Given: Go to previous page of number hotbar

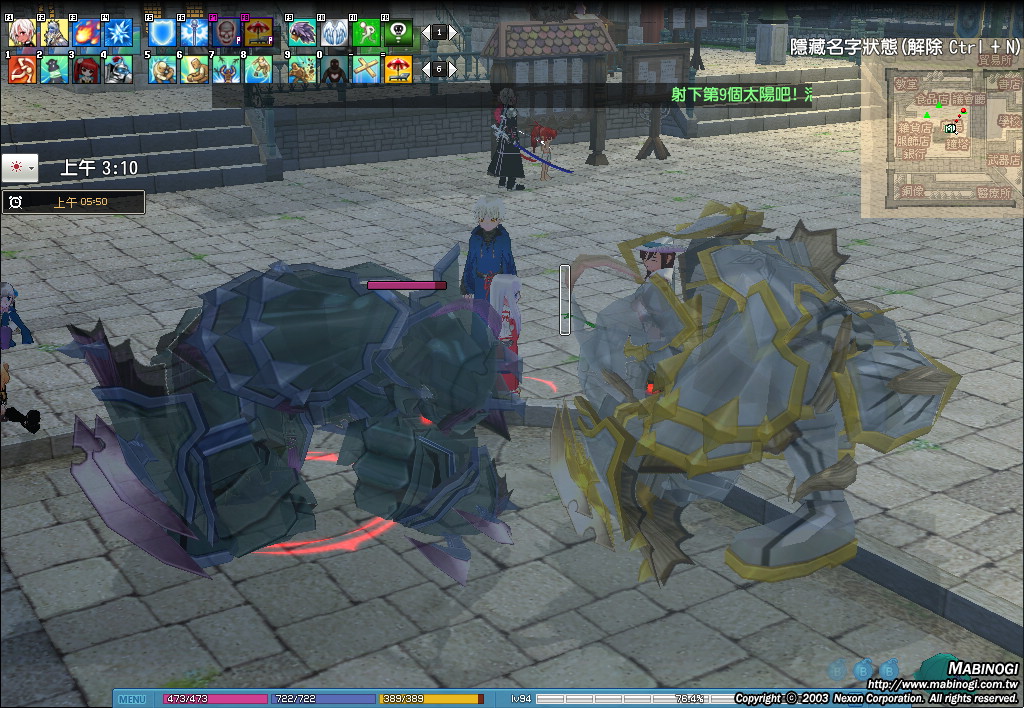Looking at the screenshot, I should [424, 69].
